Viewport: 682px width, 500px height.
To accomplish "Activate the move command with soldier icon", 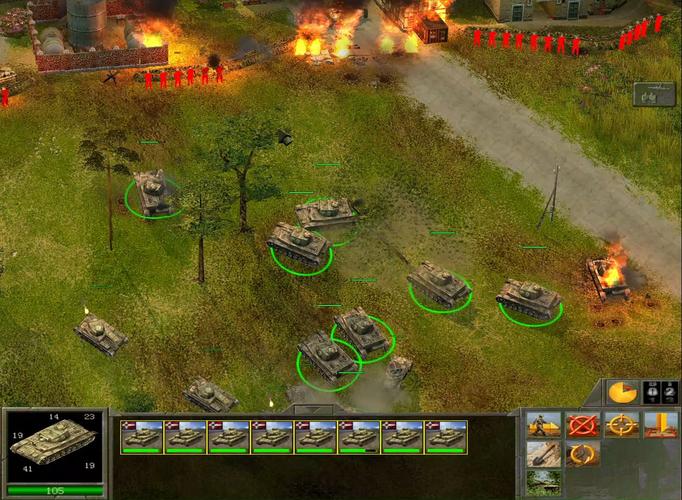I will tap(543, 425).
